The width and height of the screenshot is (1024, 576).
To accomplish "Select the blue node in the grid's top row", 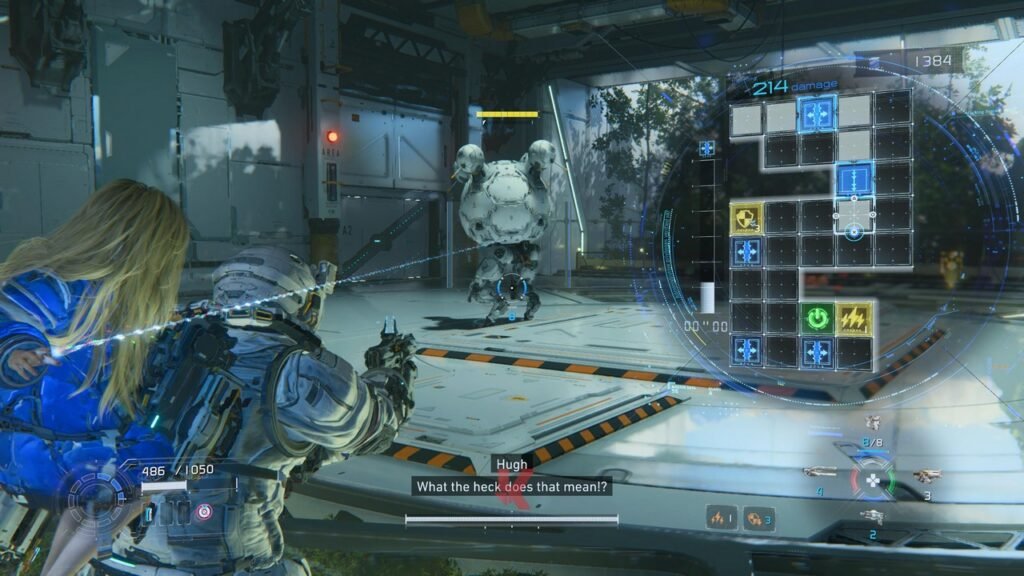I will (817, 113).
